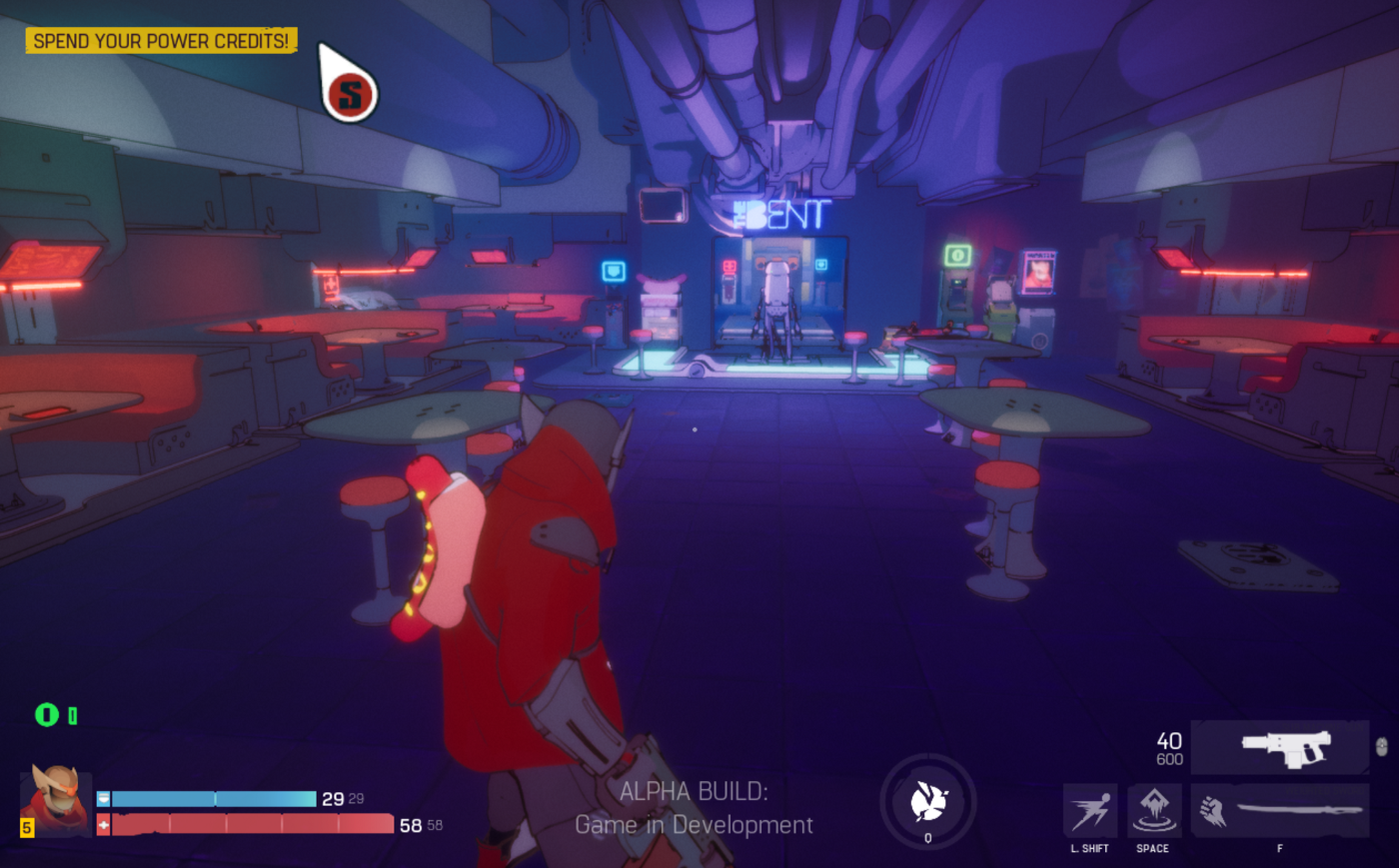Click the bird special ability icon

coord(928,801)
